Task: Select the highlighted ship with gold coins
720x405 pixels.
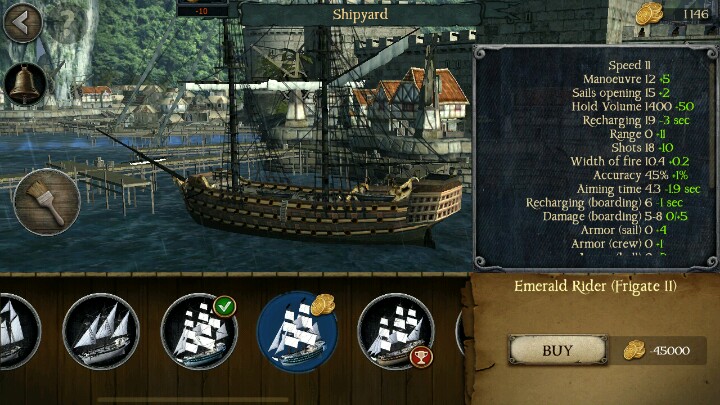Action: tap(296, 332)
